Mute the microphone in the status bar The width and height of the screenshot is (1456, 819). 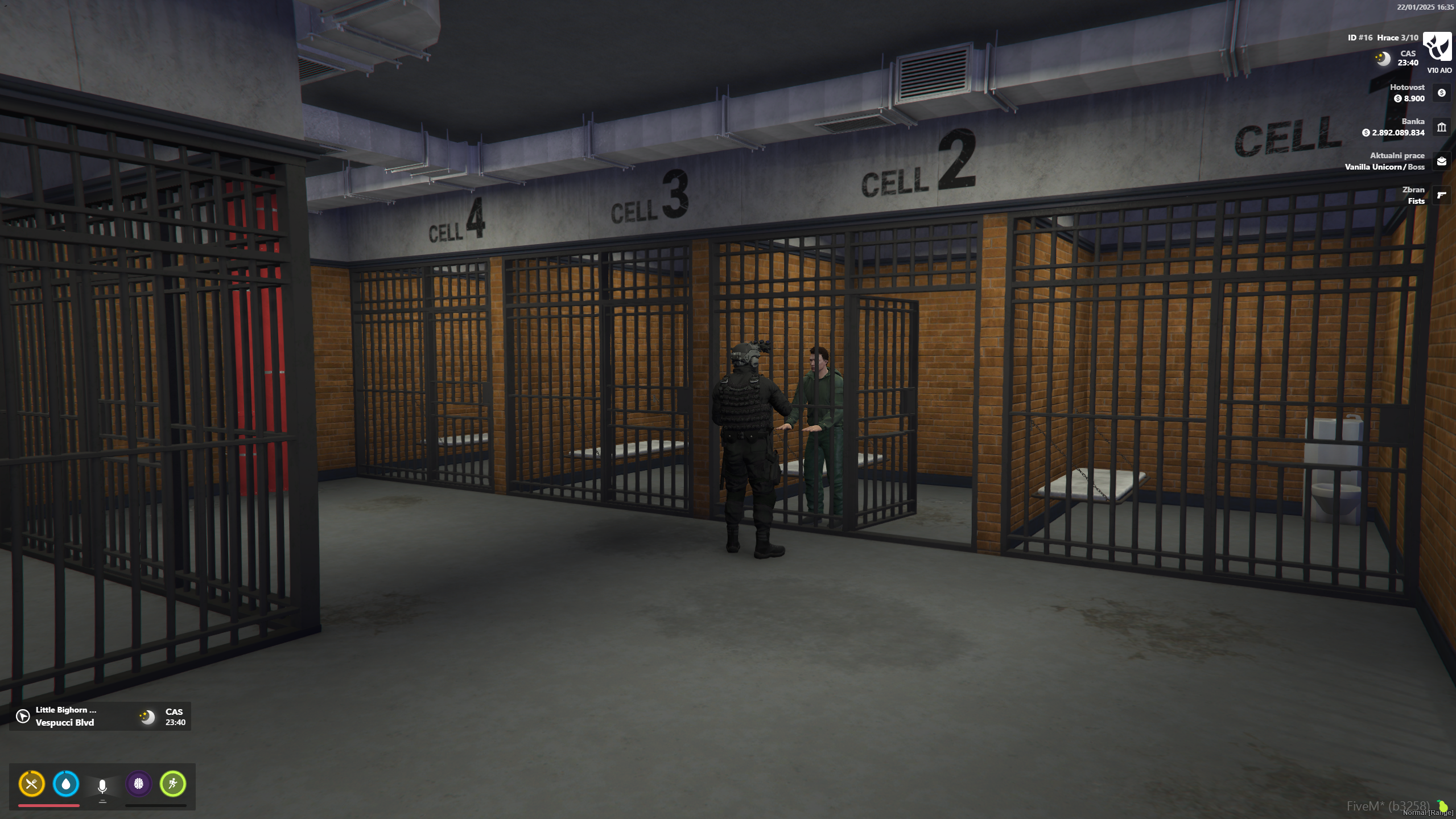[102, 785]
